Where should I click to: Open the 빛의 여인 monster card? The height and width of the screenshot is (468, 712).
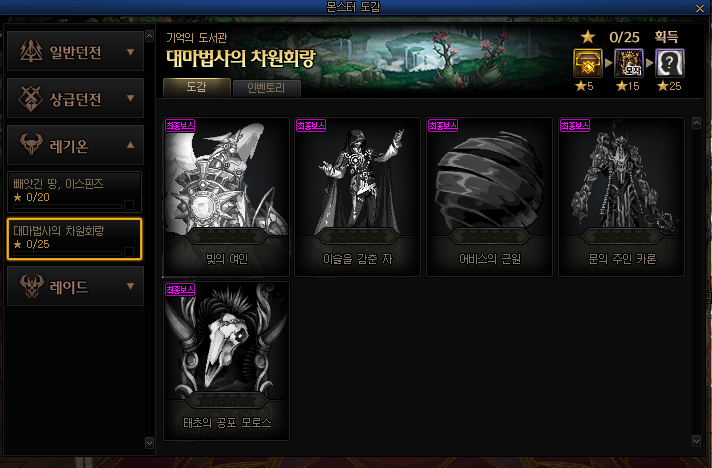click(x=226, y=196)
